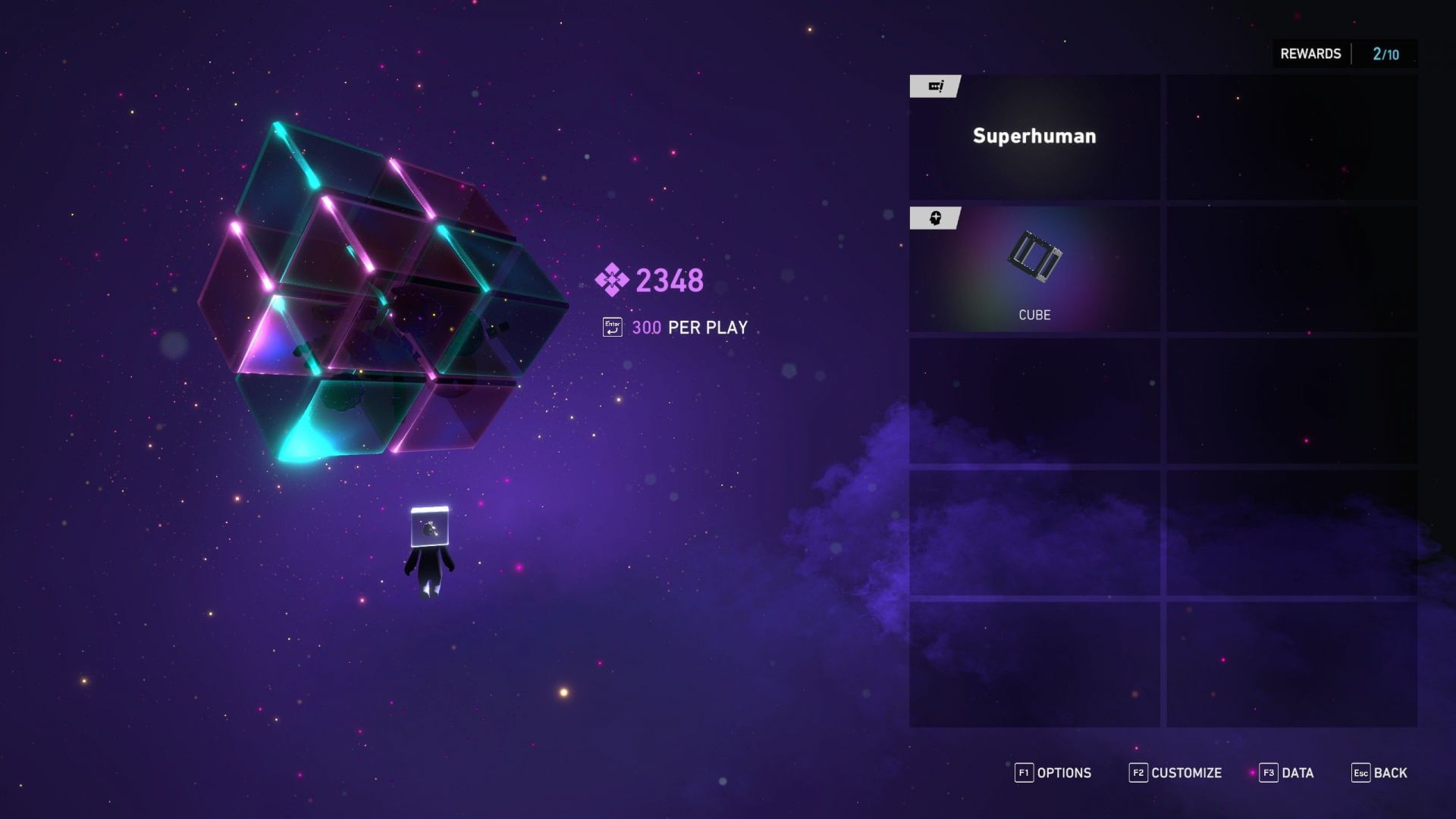Click the speech bubble badge on Superhuman tile
Image resolution: width=1456 pixels, height=819 pixels.
coord(936,86)
